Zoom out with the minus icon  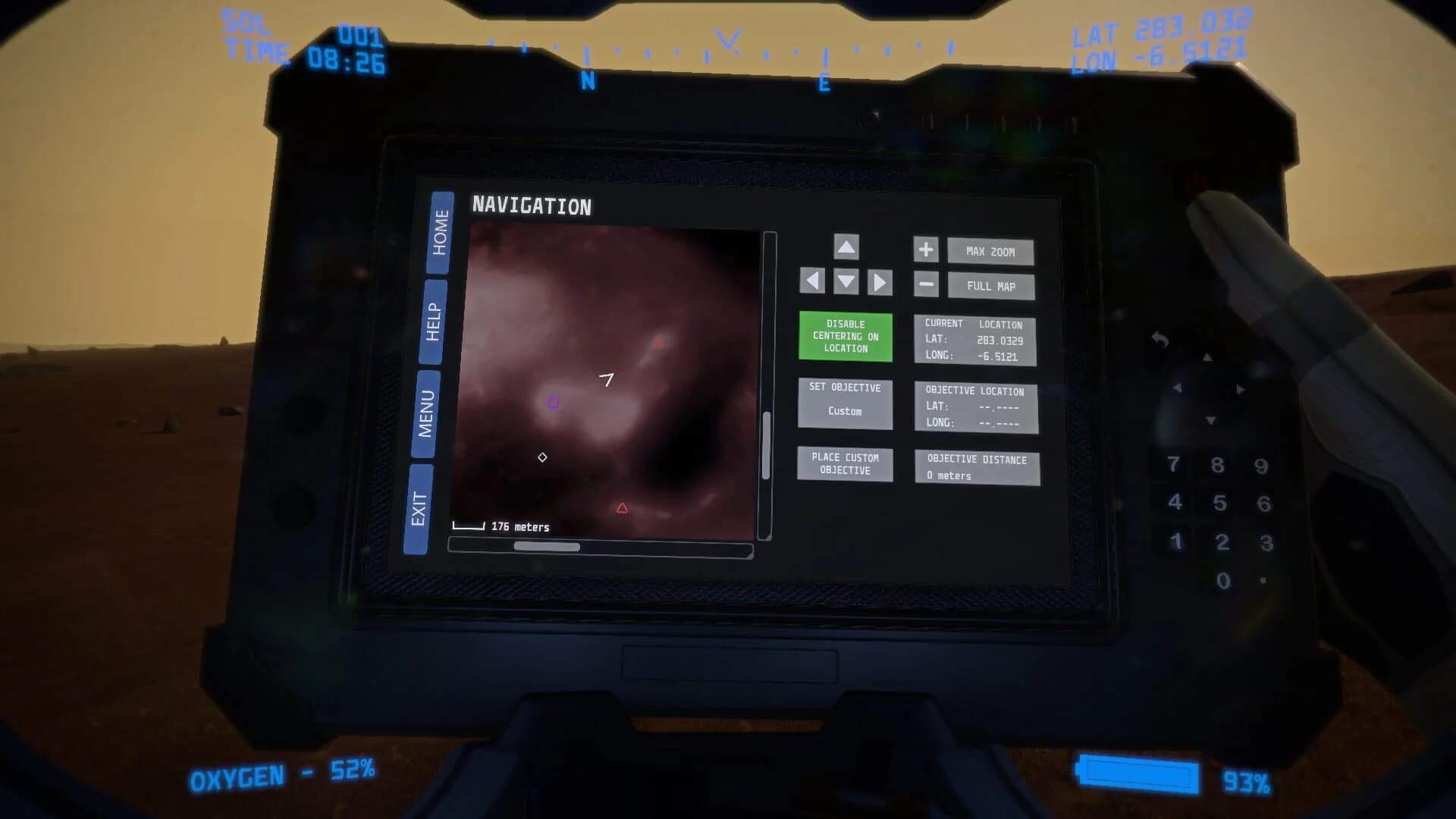coord(926,284)
